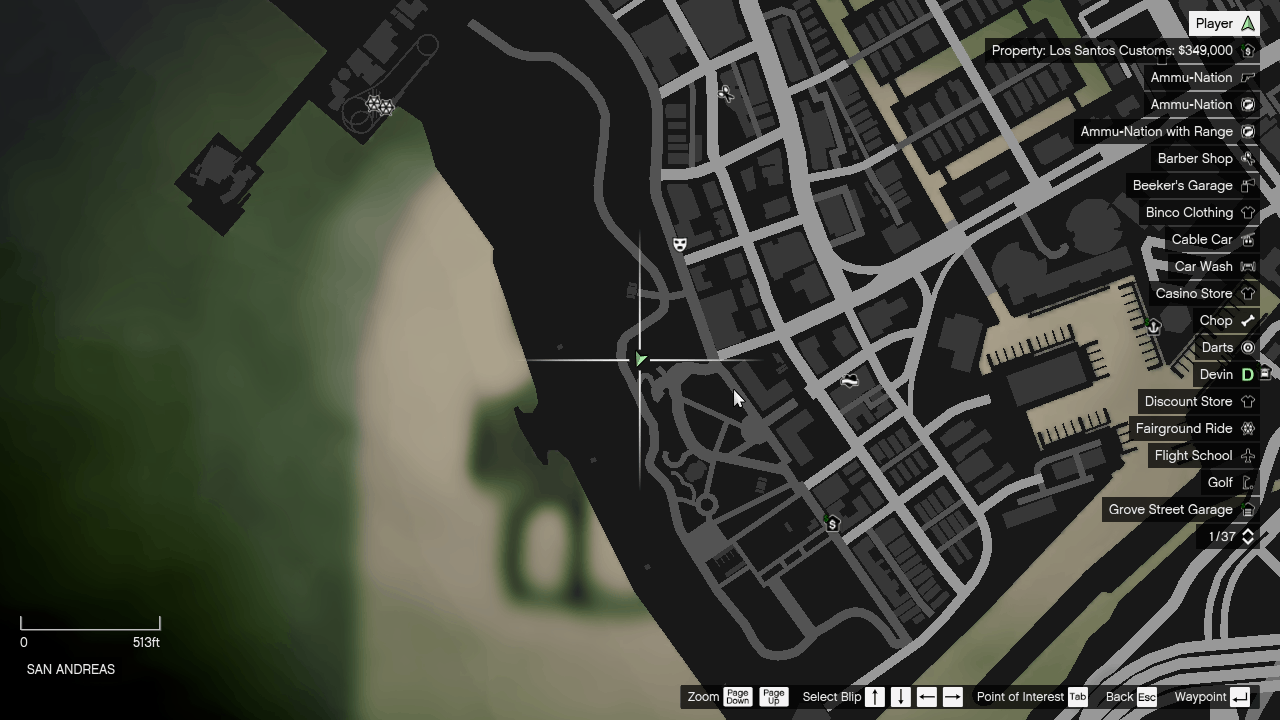1280x720 pixels.
Task: Click the down arrow in Select Blip controls
Action: pos(899,697)
